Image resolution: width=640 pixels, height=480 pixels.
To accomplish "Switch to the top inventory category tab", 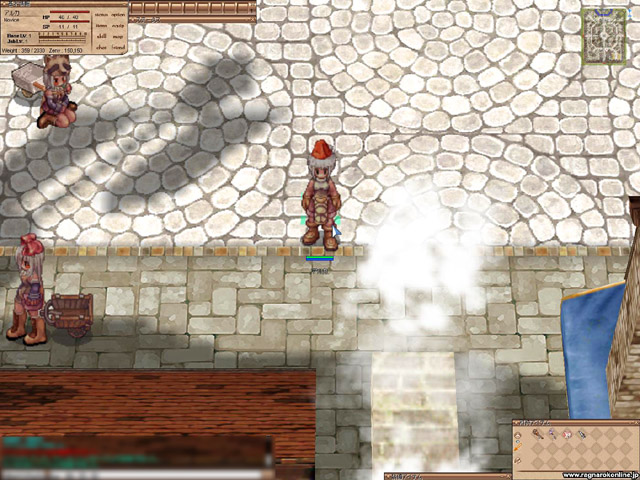I will click(518, 435).
